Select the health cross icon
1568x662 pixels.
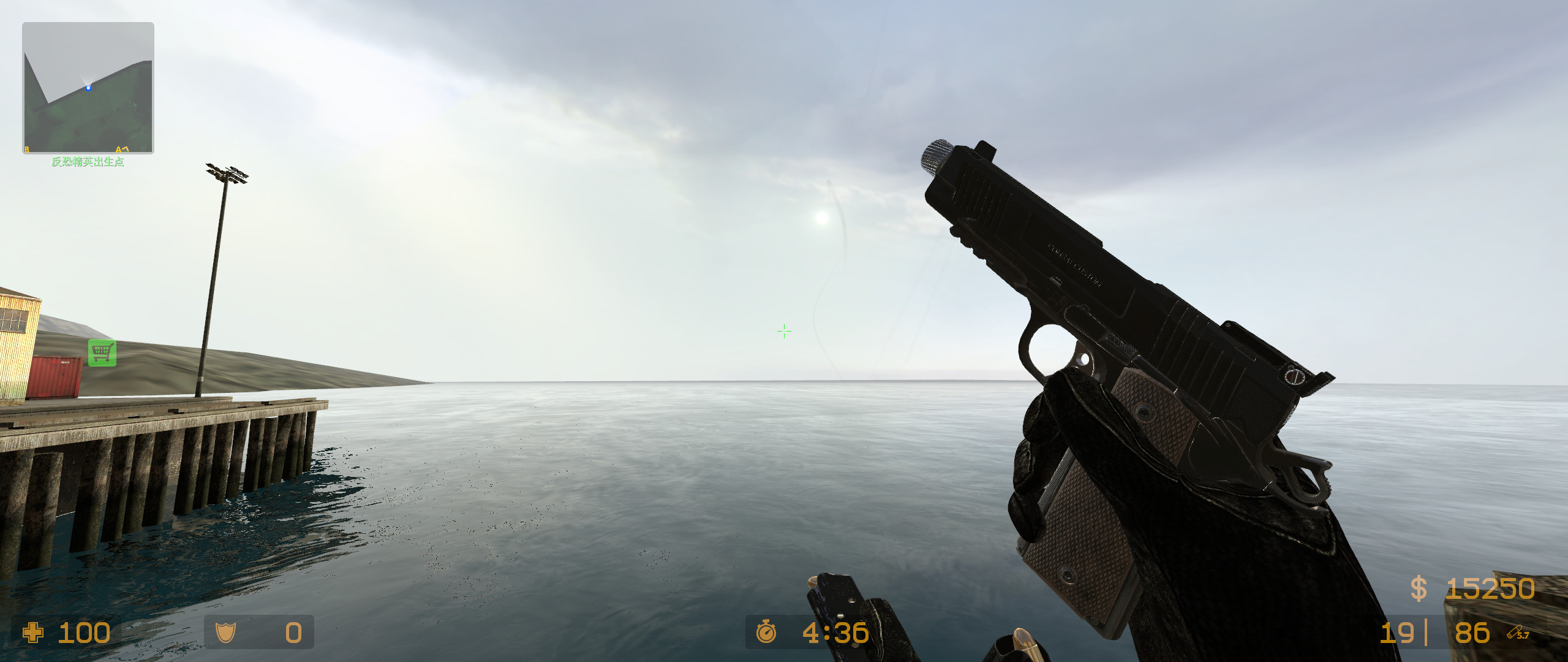coord(34,633)
